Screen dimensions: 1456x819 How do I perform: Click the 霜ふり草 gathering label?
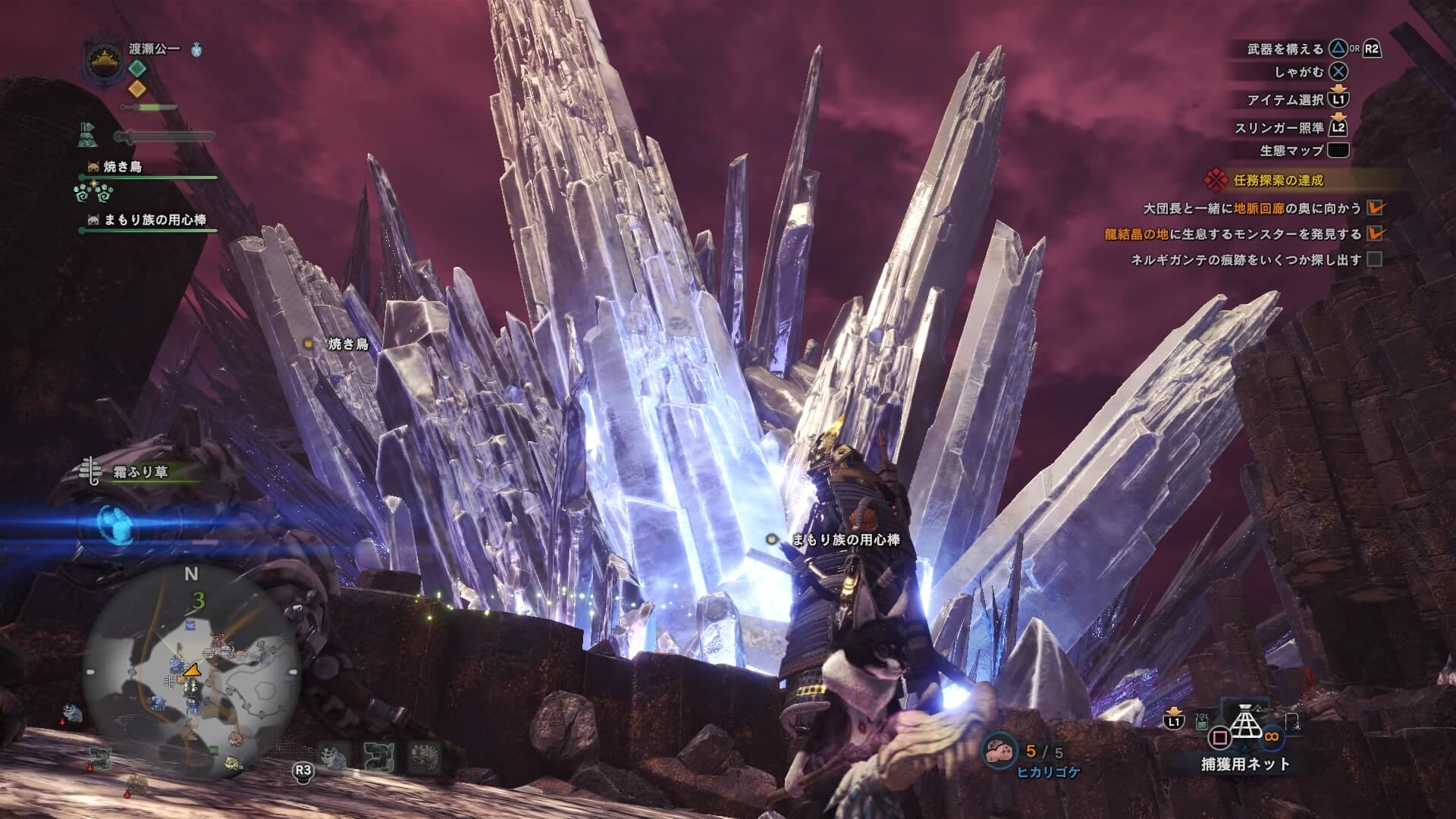(140, 472)
